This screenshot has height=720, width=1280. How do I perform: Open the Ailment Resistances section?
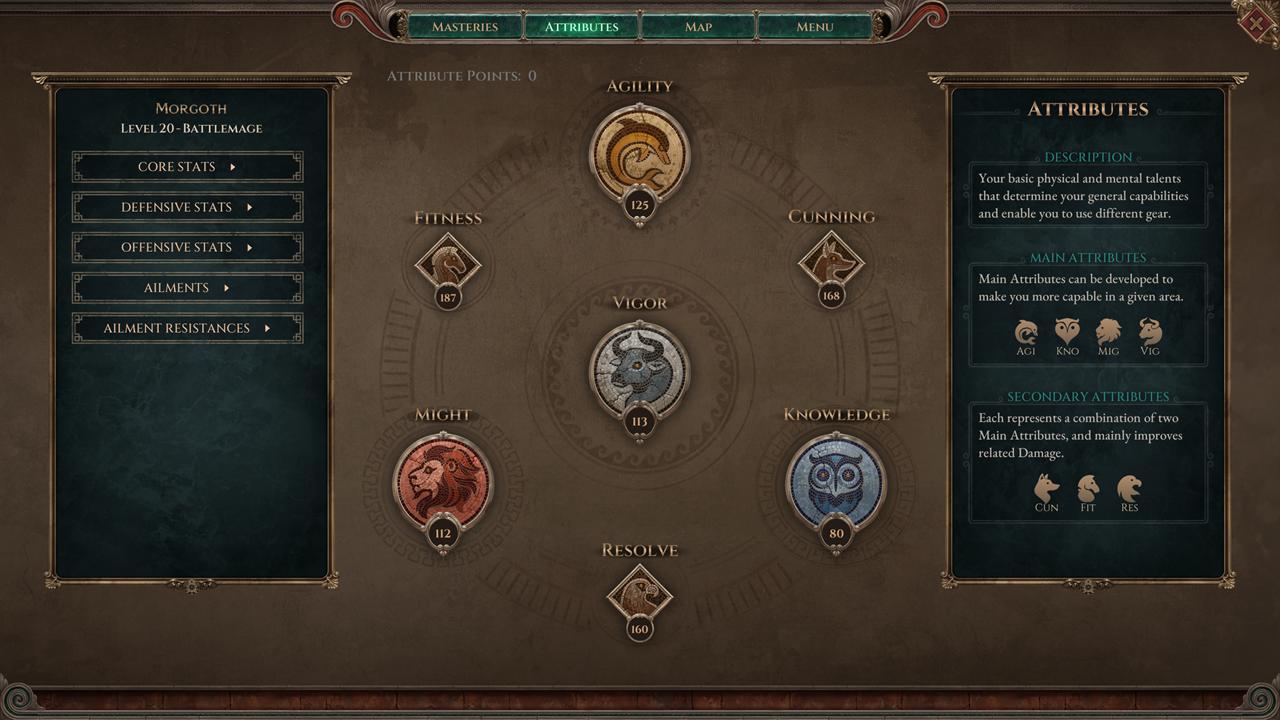[x=187, y=328]
